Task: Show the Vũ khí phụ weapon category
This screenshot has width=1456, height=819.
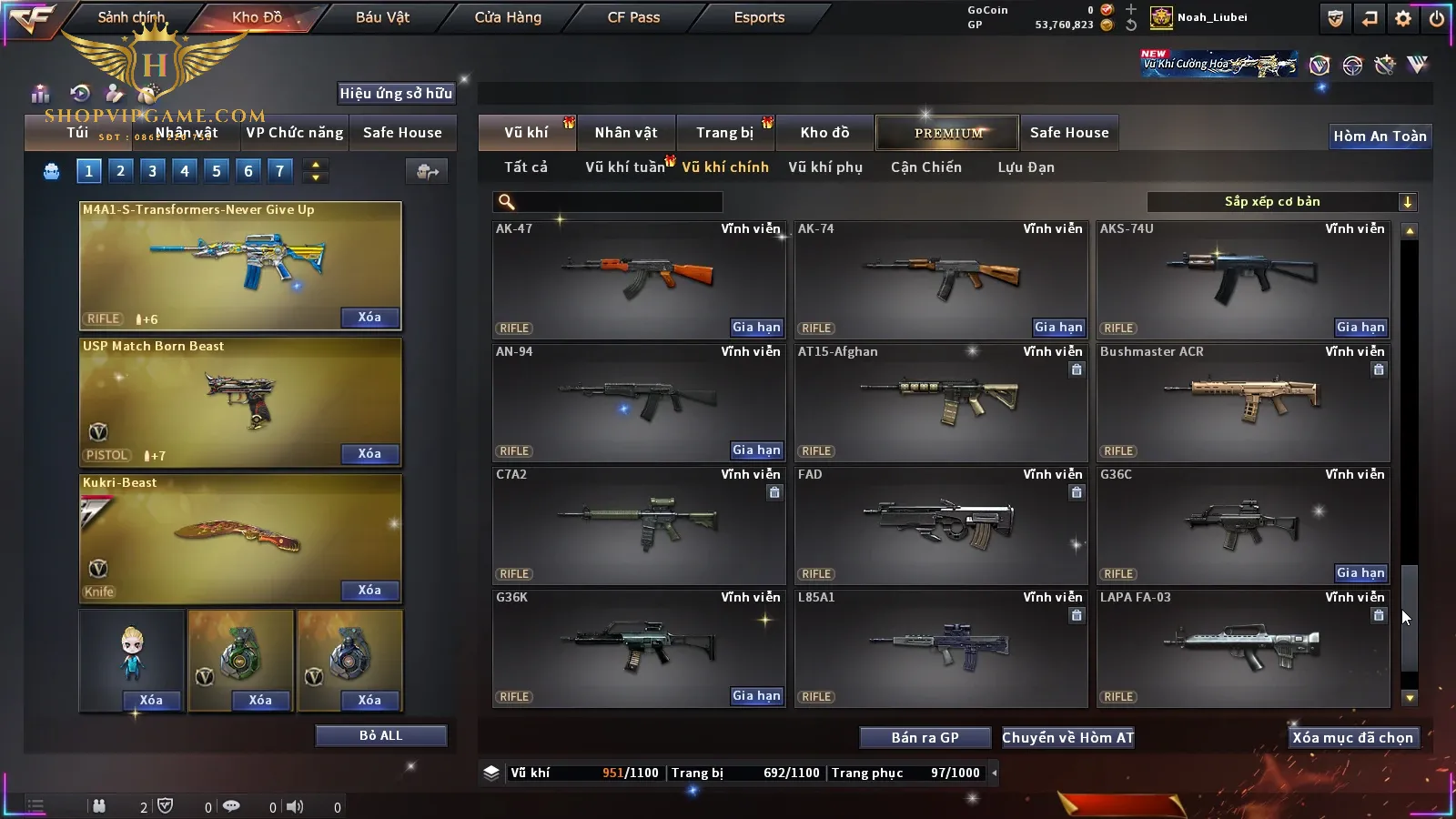Action: (x=825, y=167)
